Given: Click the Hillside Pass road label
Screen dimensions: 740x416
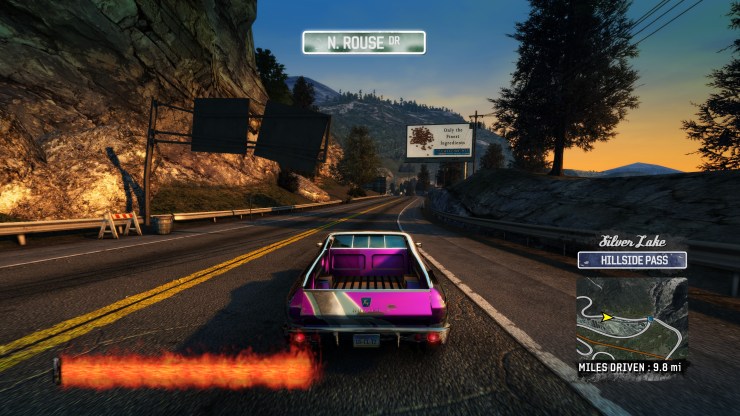Looking at the screenshot, I should [632, 260].
